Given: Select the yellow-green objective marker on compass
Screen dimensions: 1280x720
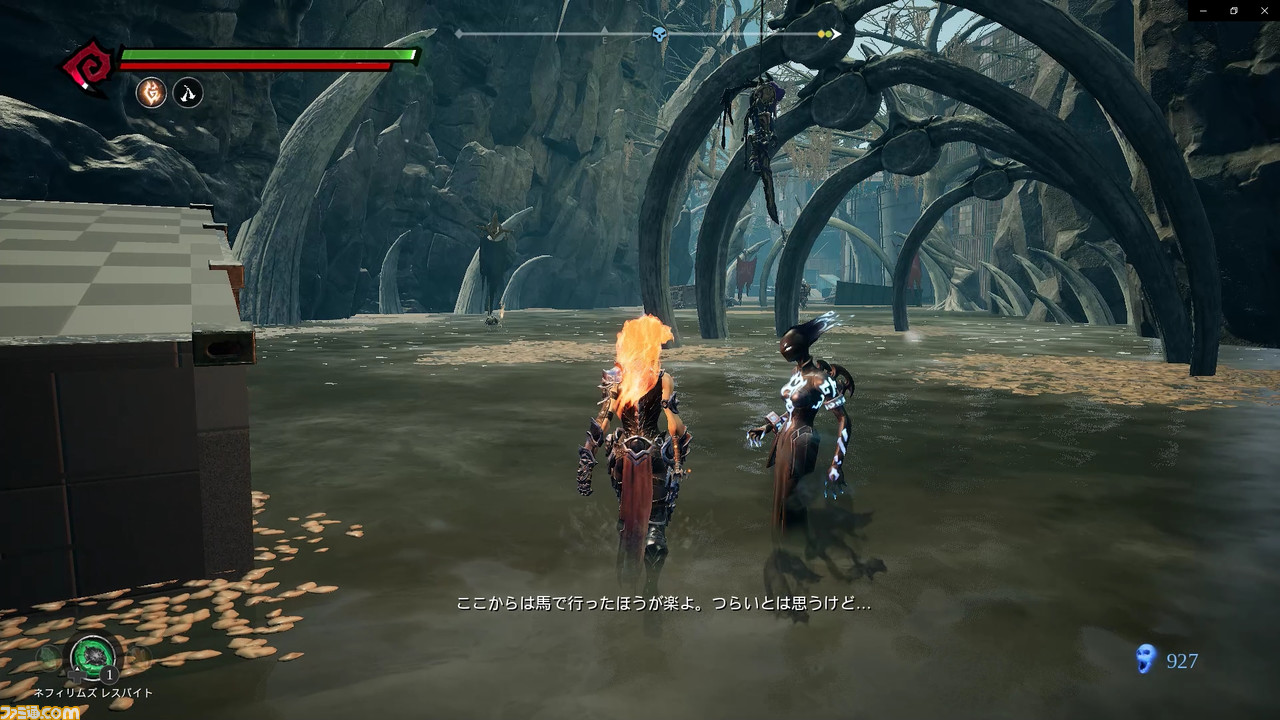Looking at the screenshot, I should 825,34.
